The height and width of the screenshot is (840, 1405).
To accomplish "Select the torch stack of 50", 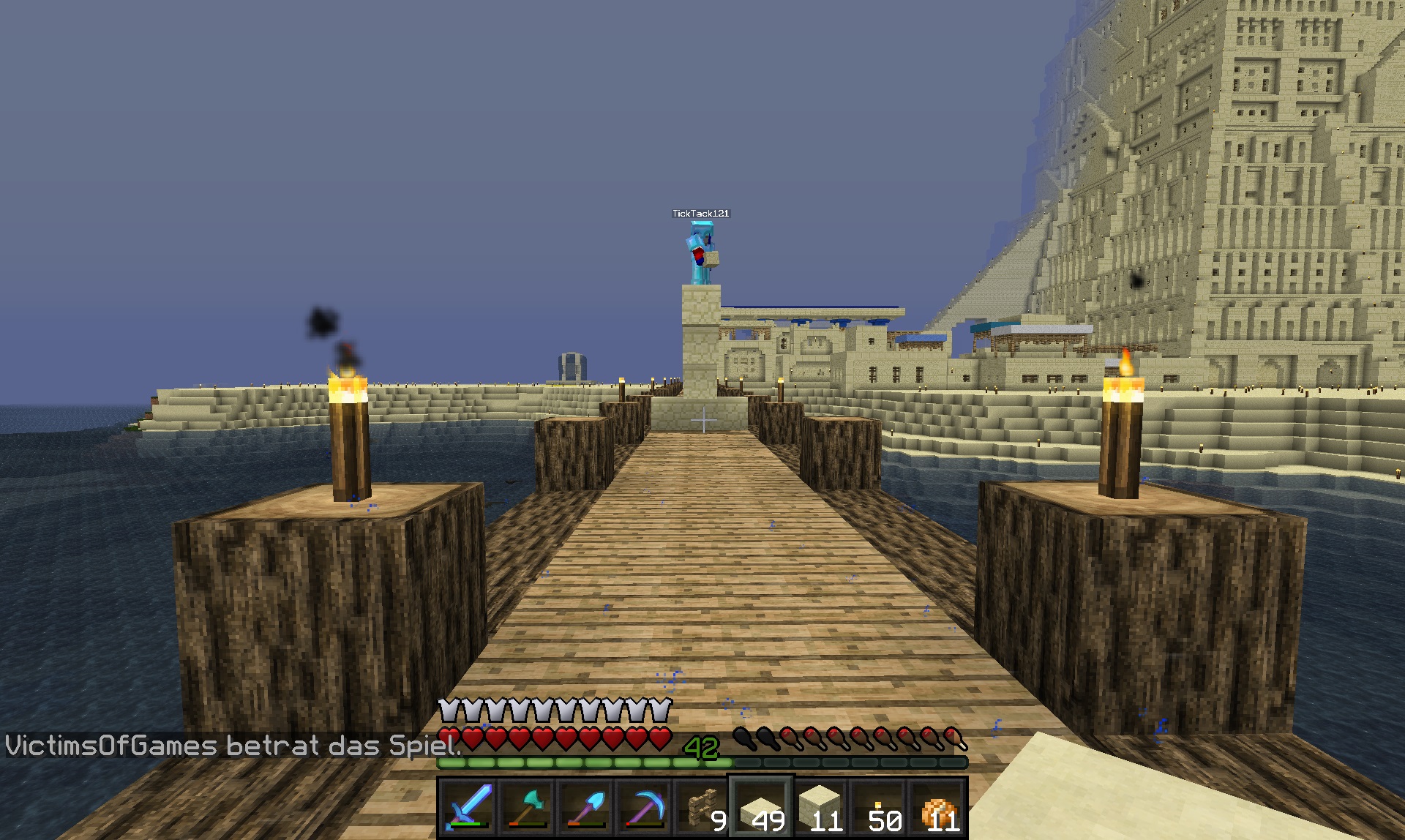I will [878, 807].
